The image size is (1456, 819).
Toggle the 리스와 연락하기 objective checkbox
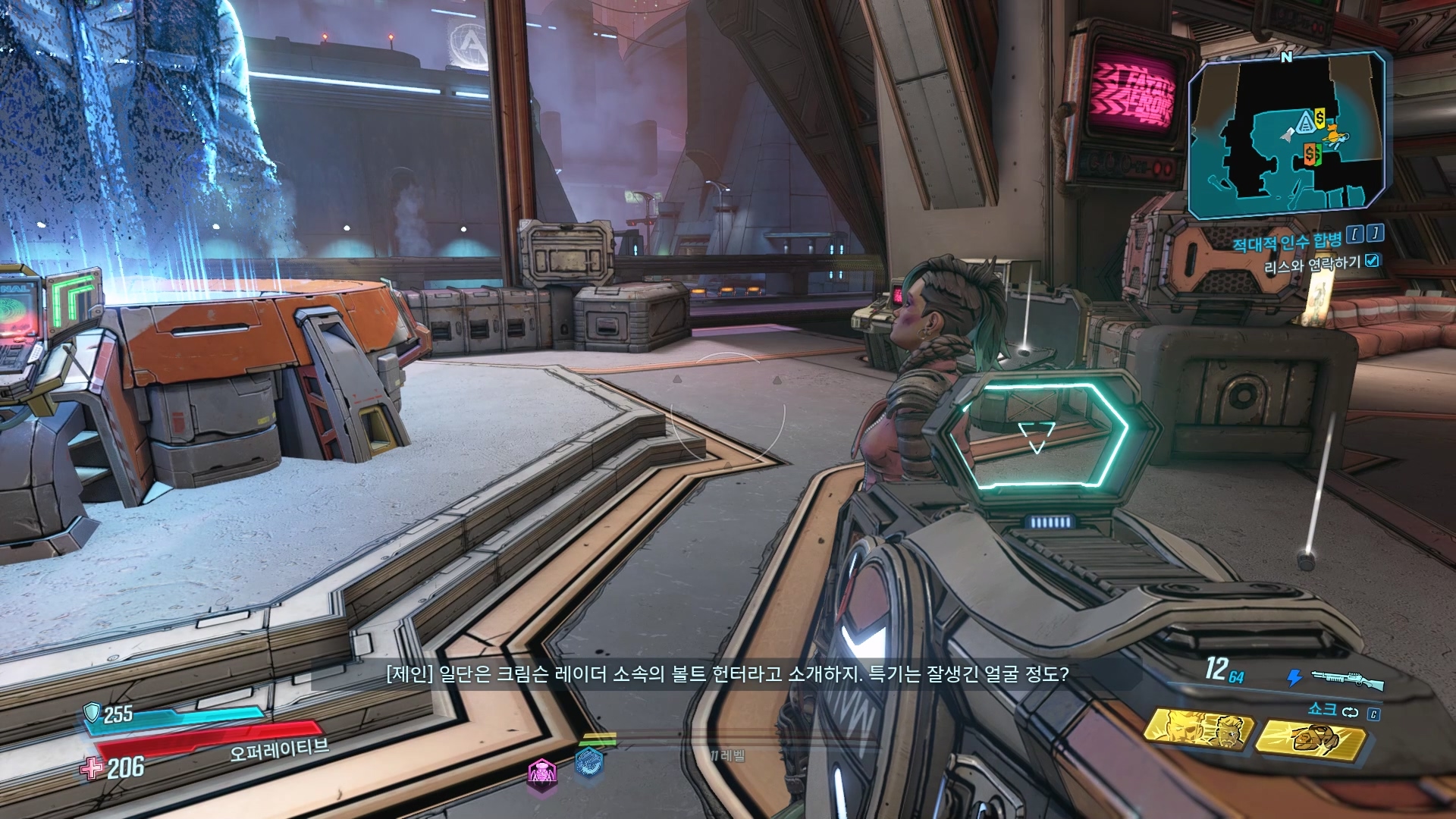coord(1372,261)
